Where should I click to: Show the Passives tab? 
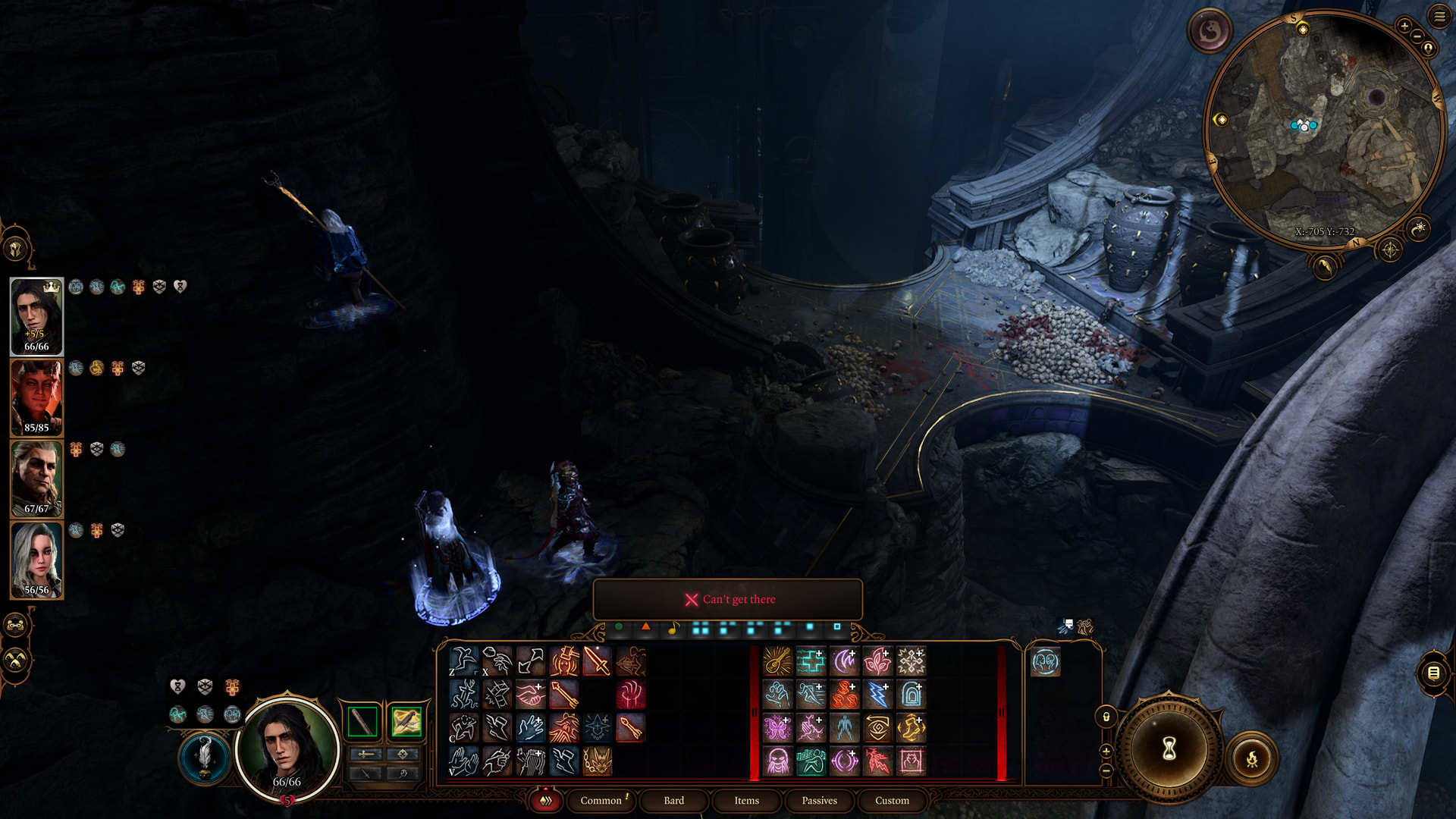819,800
